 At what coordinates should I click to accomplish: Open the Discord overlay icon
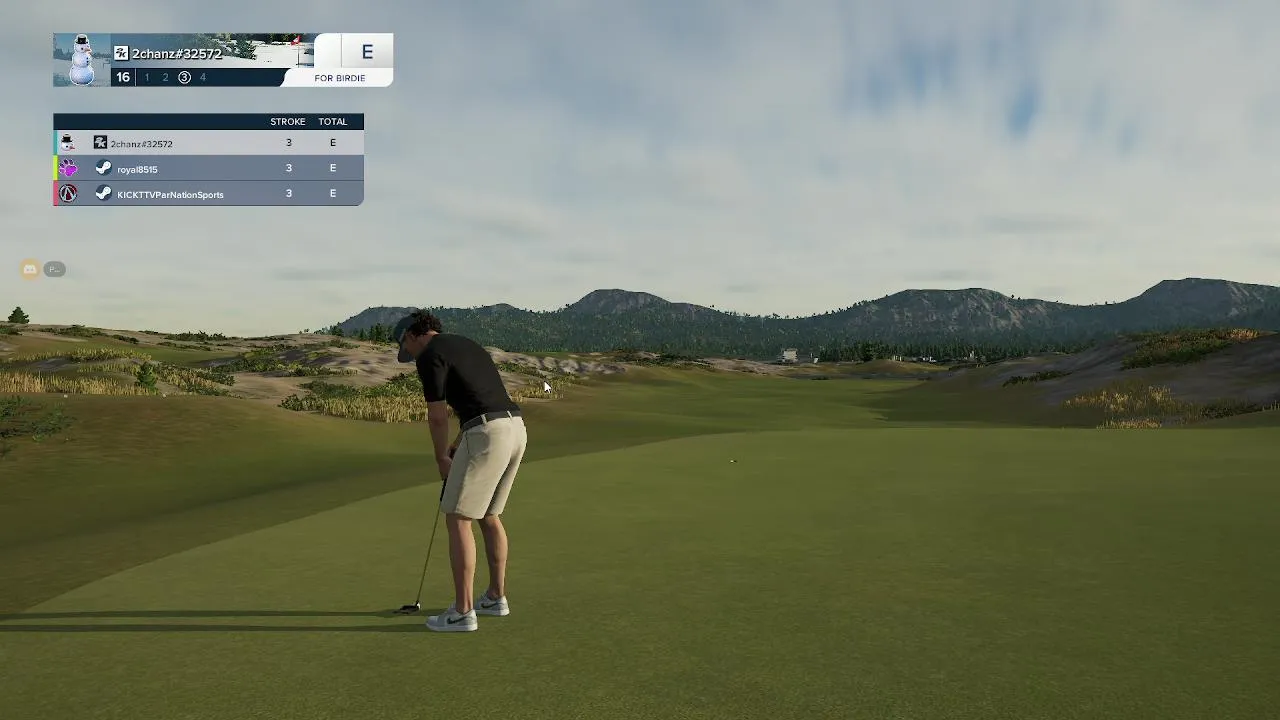coord(30,269)
